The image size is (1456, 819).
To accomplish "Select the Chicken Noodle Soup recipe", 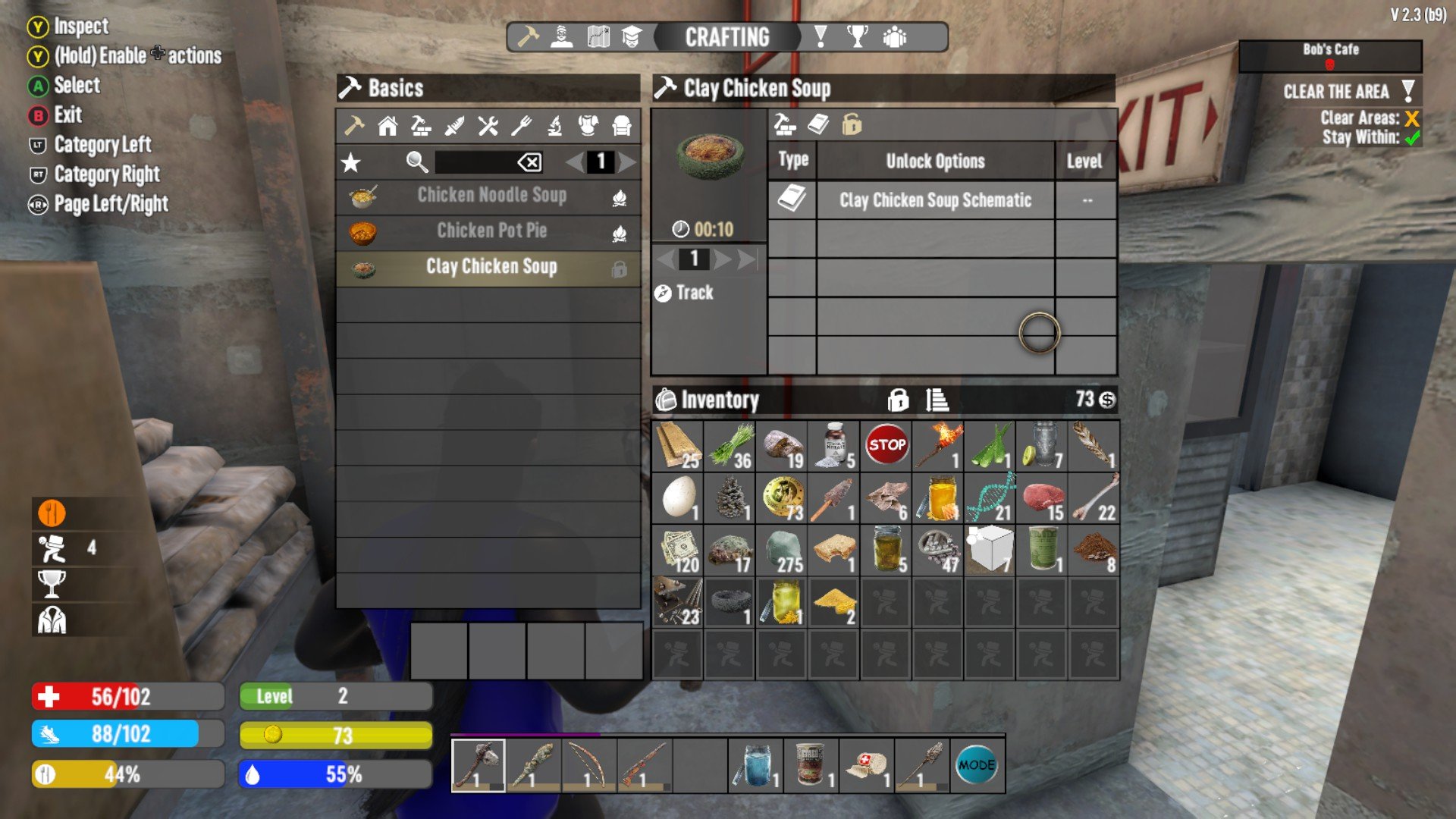I will 491,196.
